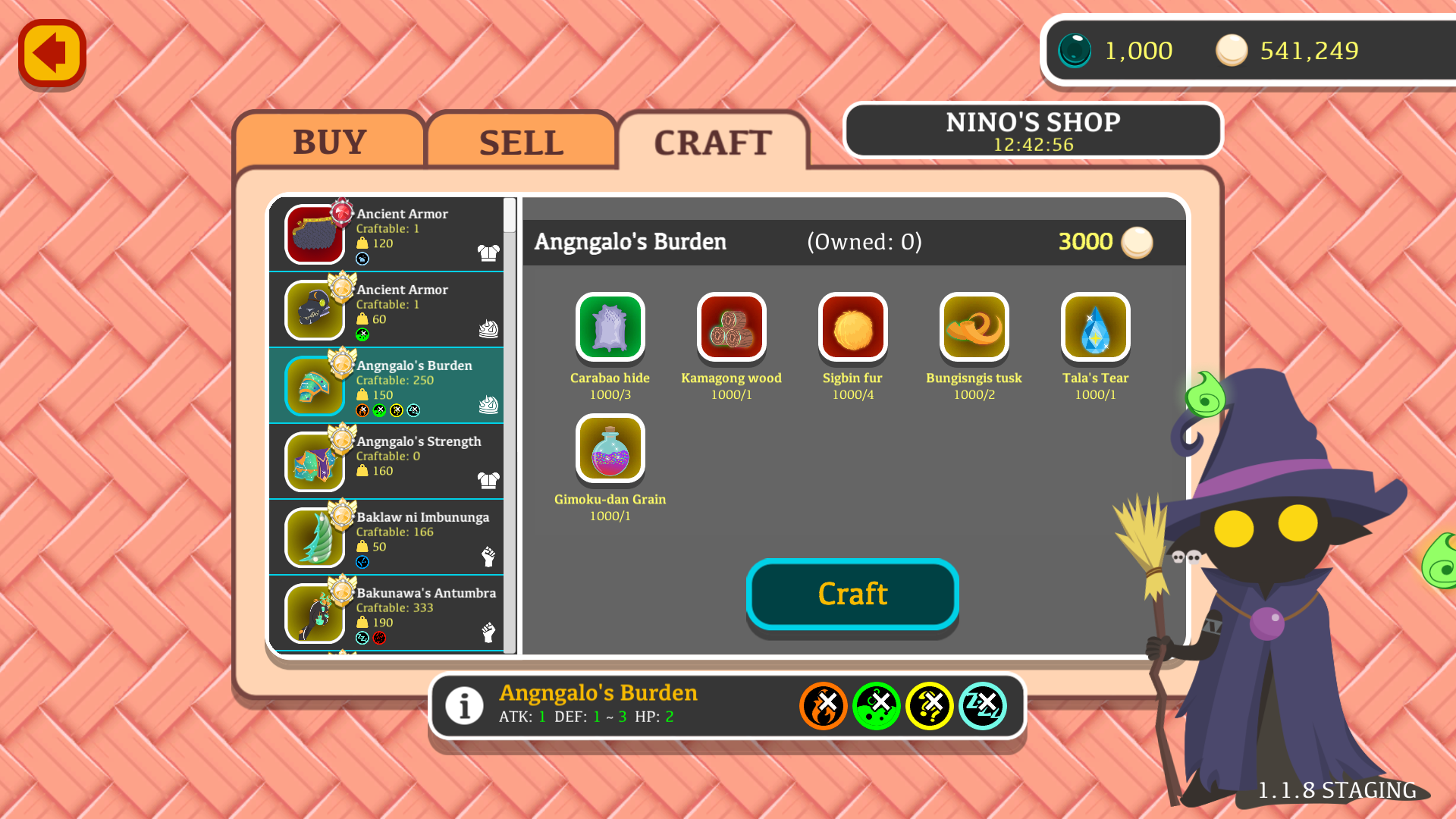The image size is (1456, 819).
Task: Craft the Angngalo's Burden item
Action: tap(852, 594)
